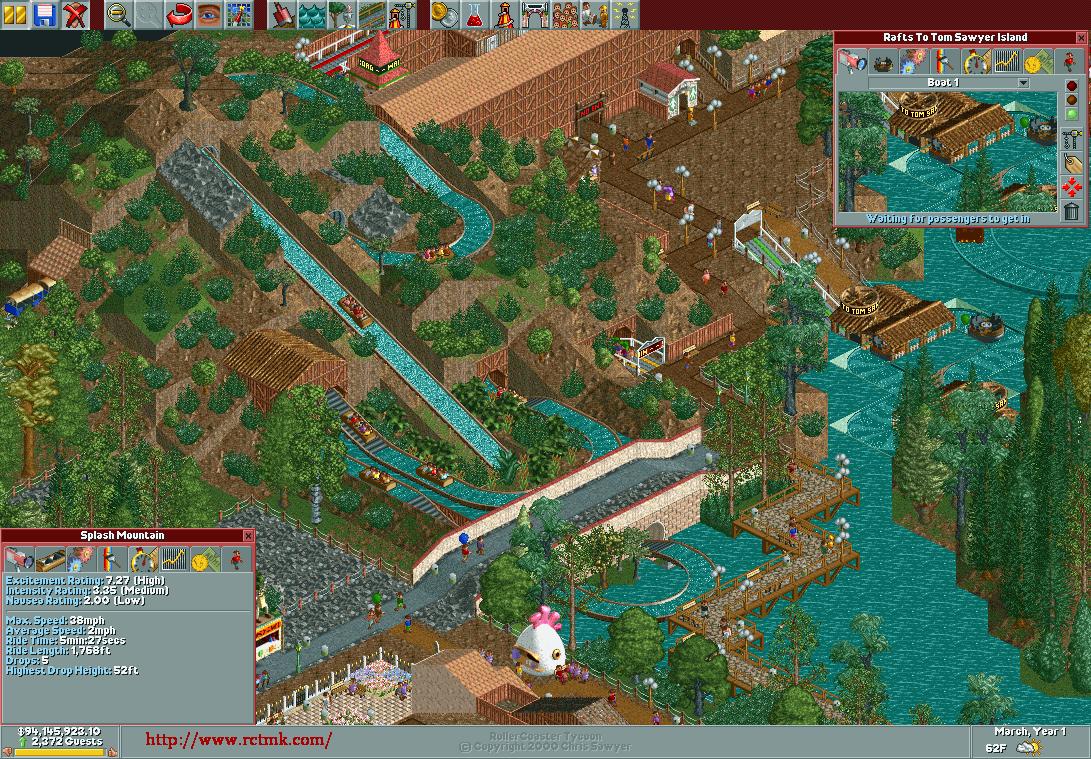
Task: Select the shovel land adjustment tool
Action: pos(283,14)
